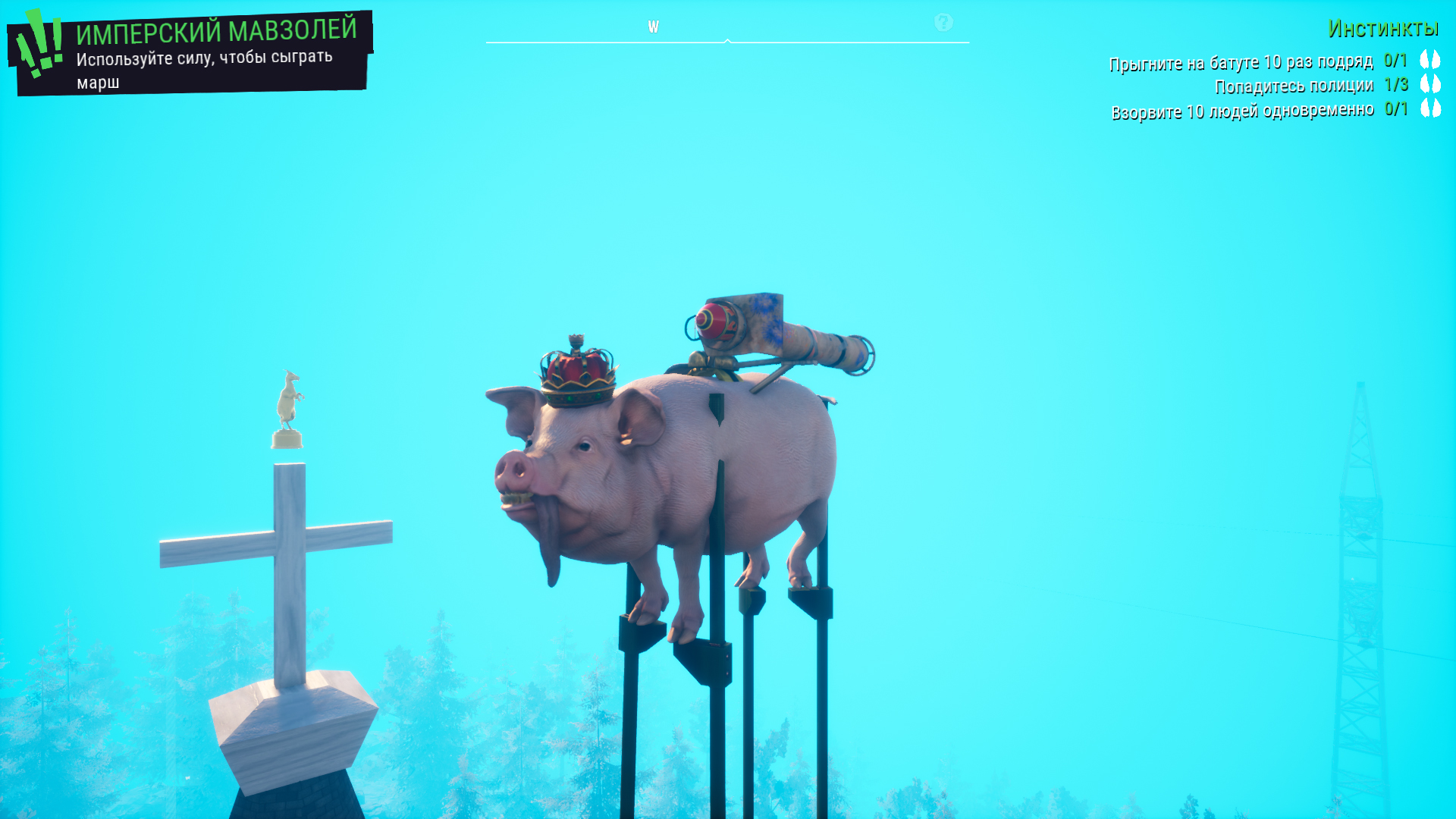This screenshot has height=819, width=1456.
Task: Choose the Попадитесь полиции instinct objective
Action: point(1294,86)
